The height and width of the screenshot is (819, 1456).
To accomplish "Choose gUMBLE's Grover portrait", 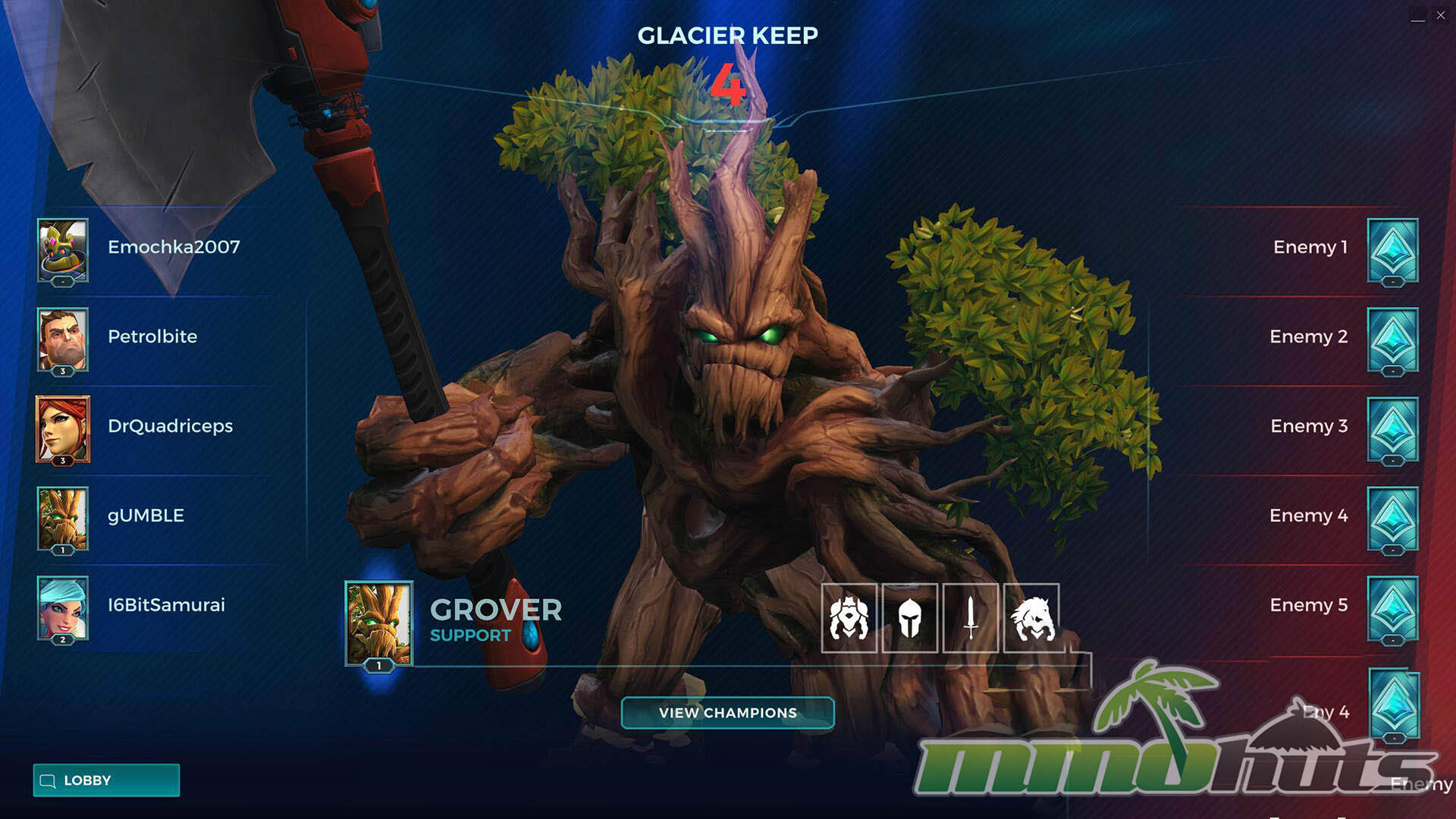I will click(x=63, y=518).
